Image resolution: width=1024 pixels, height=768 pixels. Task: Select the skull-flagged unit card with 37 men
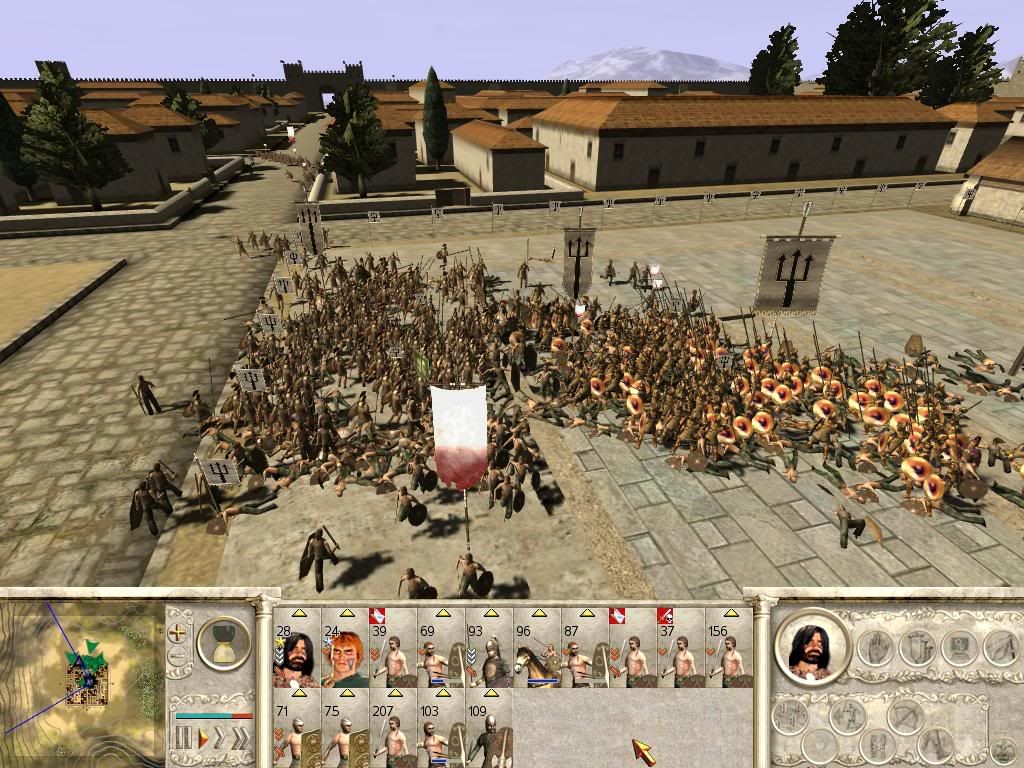click(x=680, y=648)
